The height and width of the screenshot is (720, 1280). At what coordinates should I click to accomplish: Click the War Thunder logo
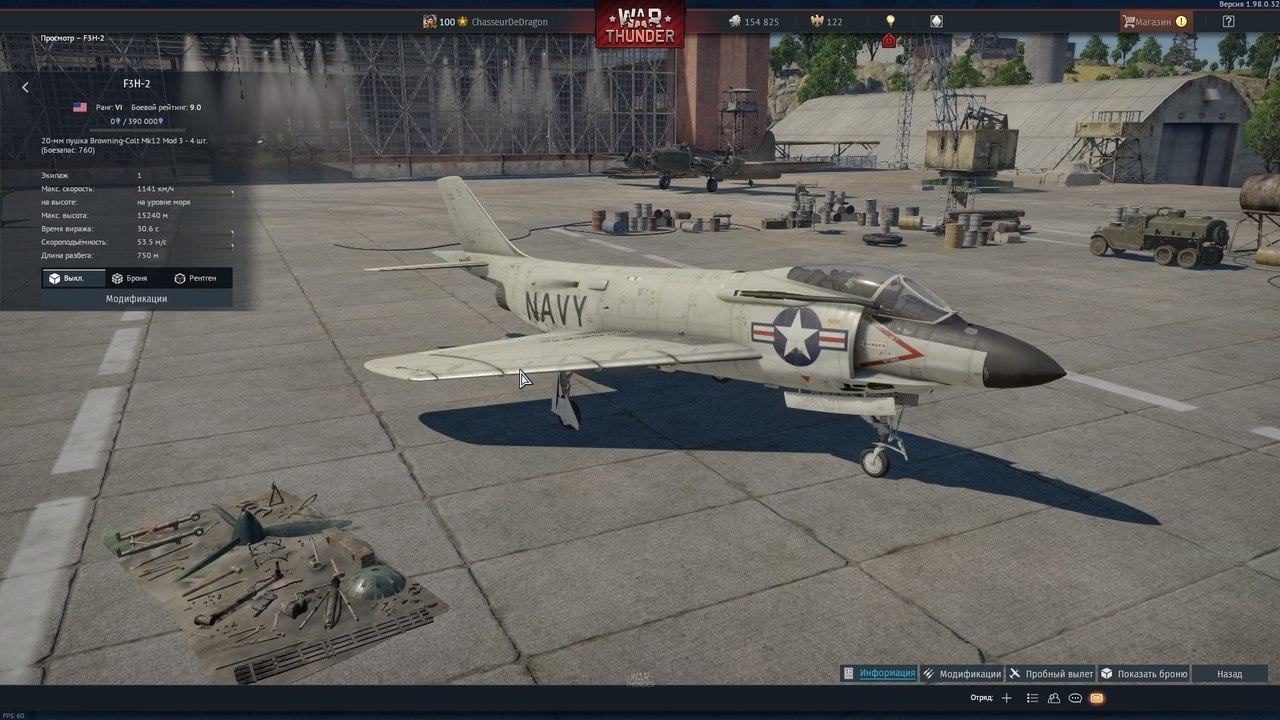tap(640, 23)
